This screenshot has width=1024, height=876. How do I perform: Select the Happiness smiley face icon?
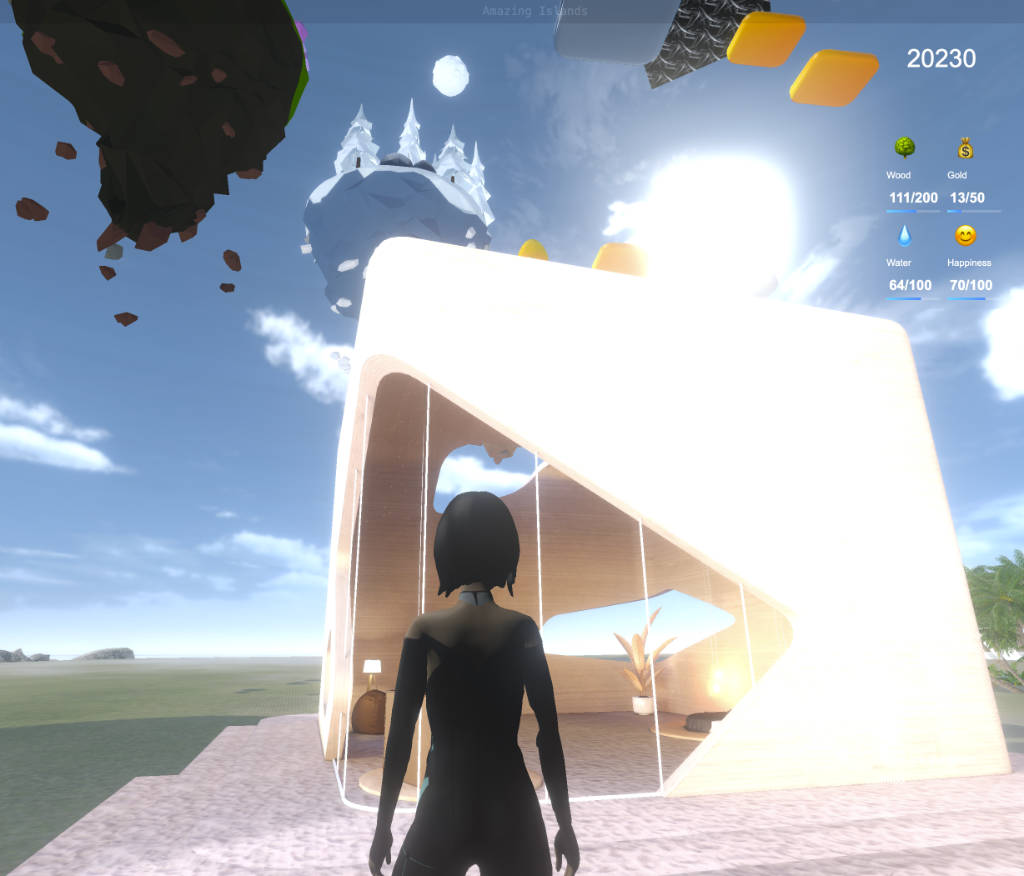[x=964, y=236]
